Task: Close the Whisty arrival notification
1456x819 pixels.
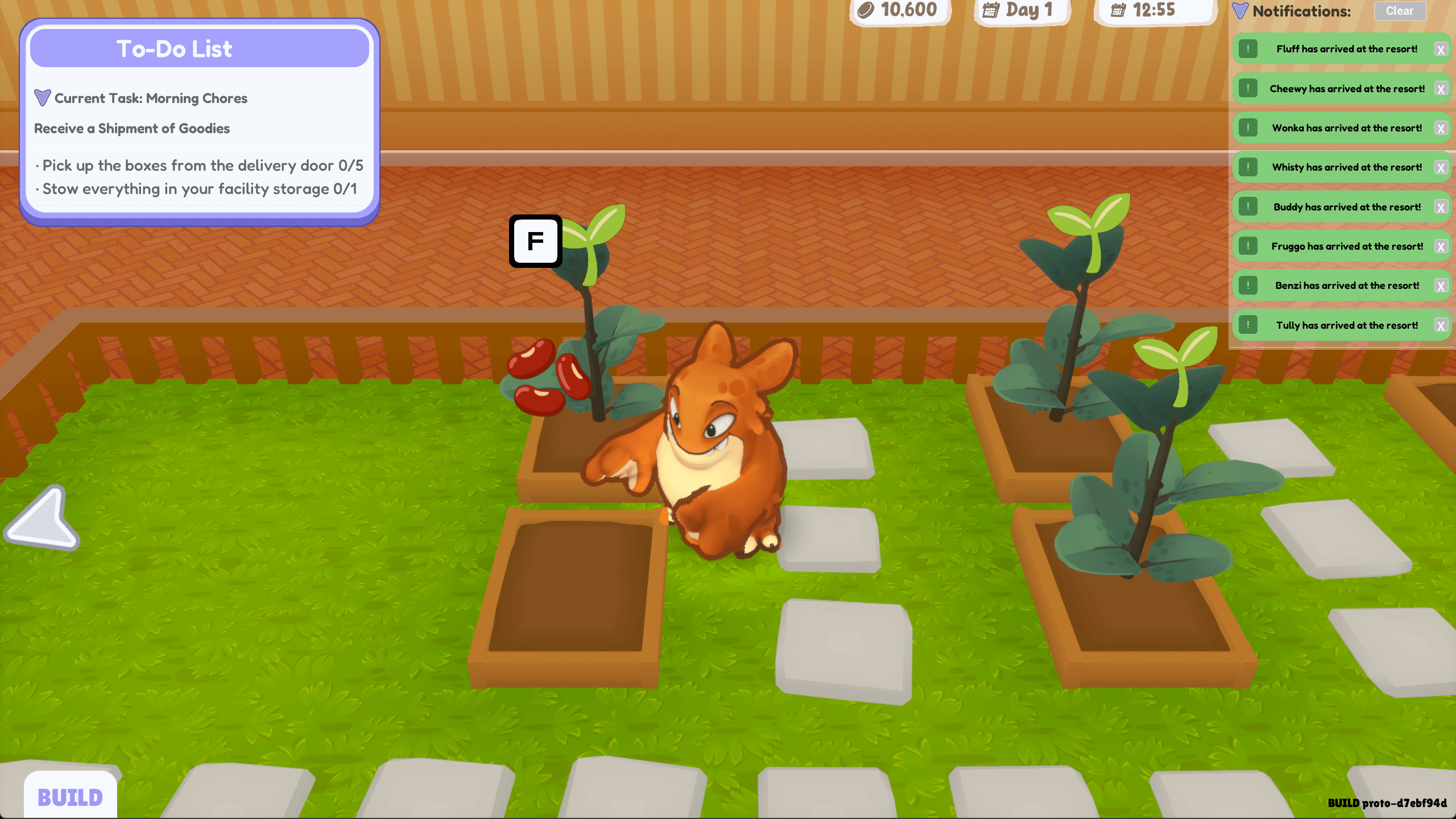Action: coord(1440,168)
